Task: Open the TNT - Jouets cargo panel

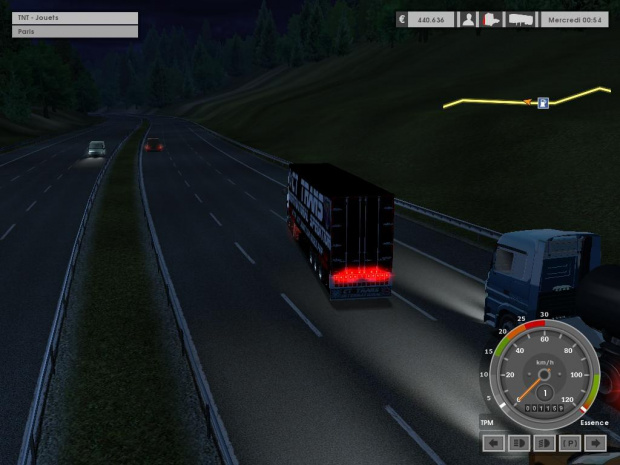Action: pyautogui.click(x=75, y=18)
